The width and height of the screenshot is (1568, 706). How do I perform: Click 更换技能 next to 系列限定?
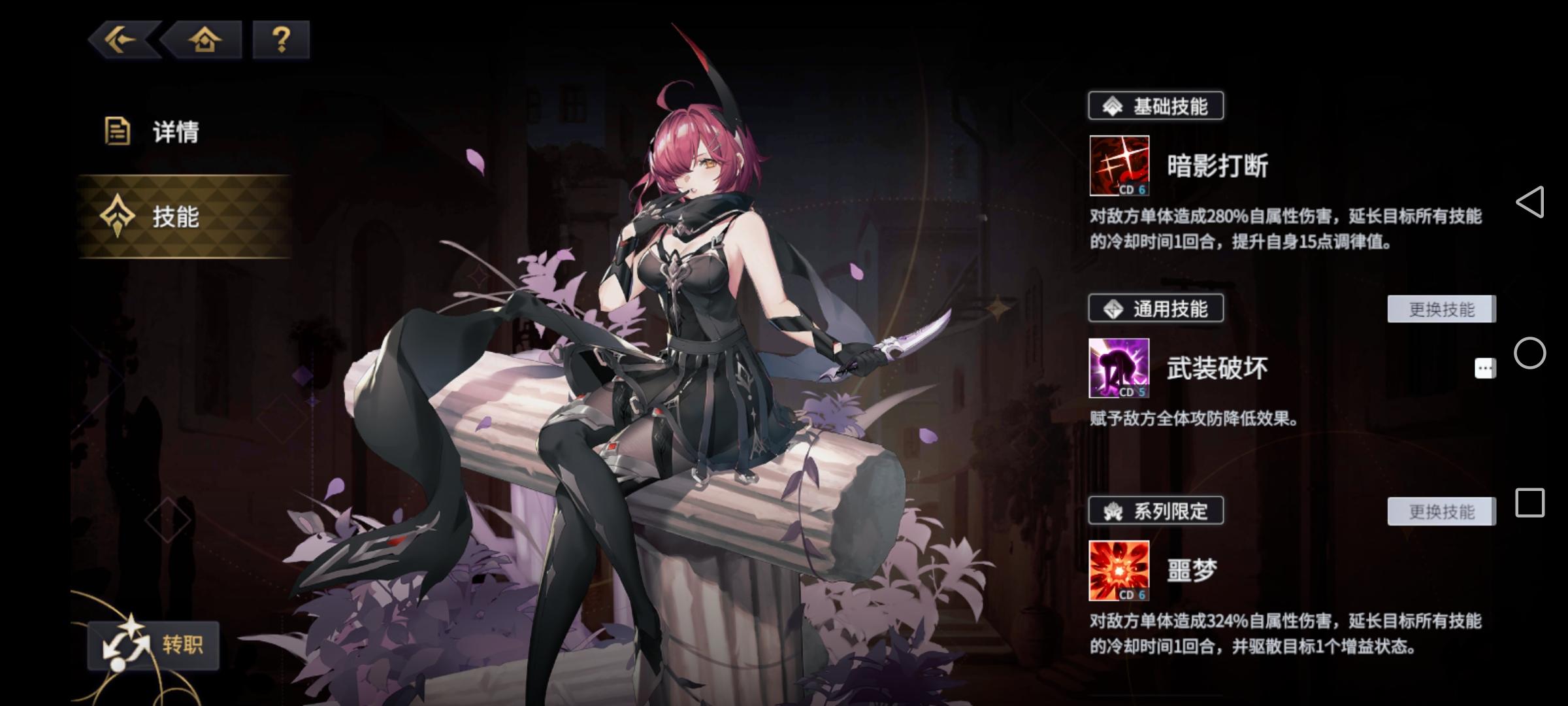tap(1441, 512)
